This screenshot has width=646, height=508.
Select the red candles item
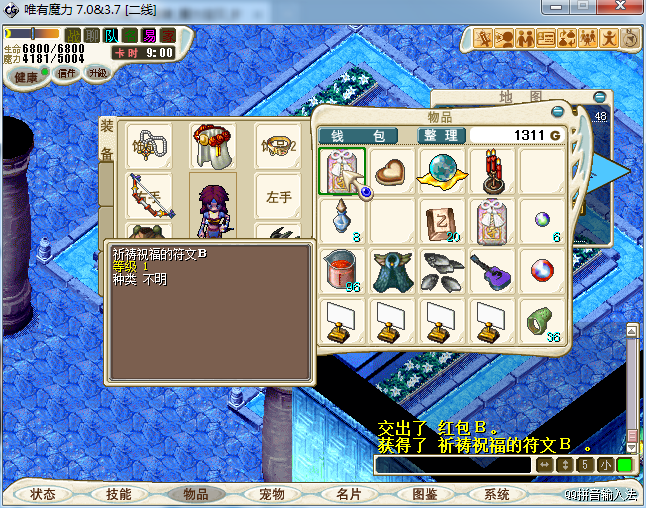click(x=492, y=170)
